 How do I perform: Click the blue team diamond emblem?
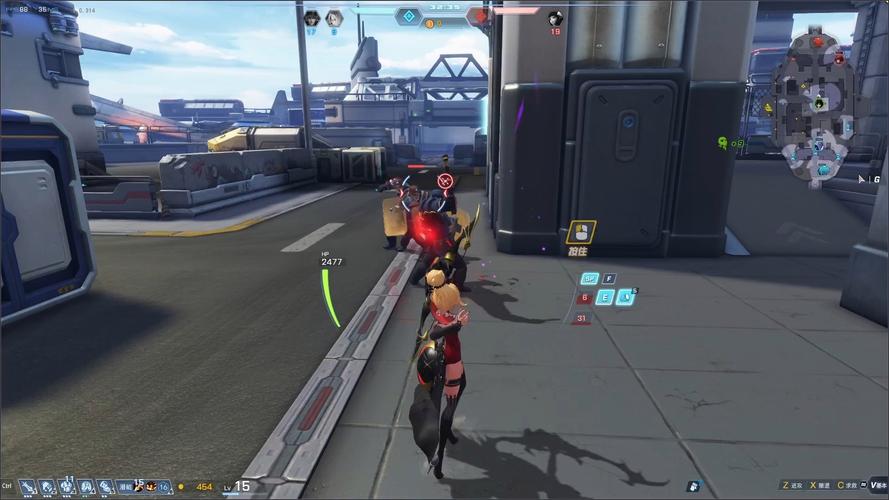408,16
